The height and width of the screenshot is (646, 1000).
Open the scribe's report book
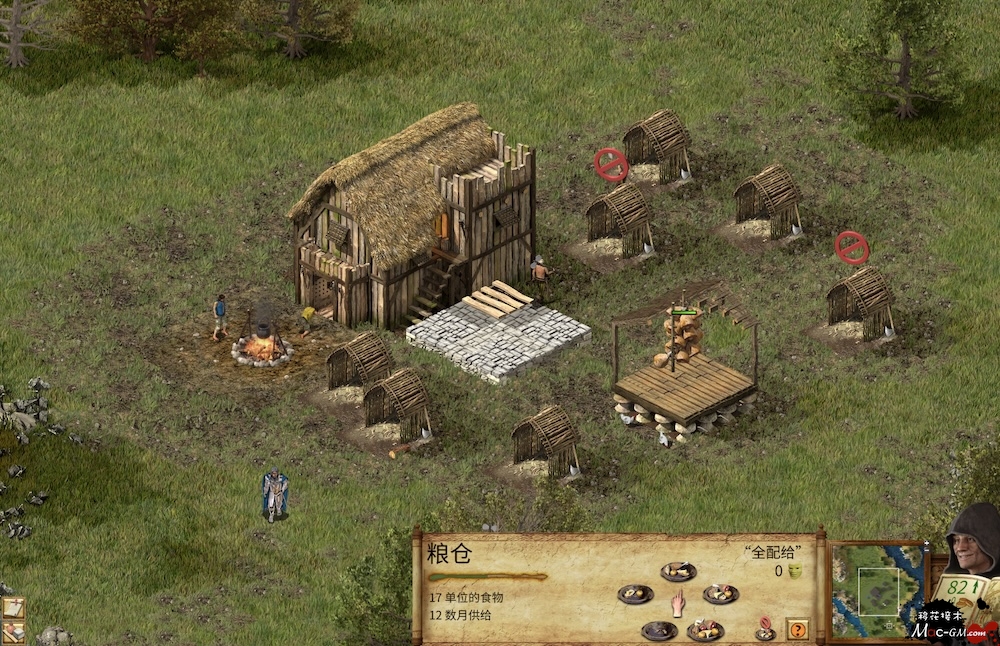point(961,592)
